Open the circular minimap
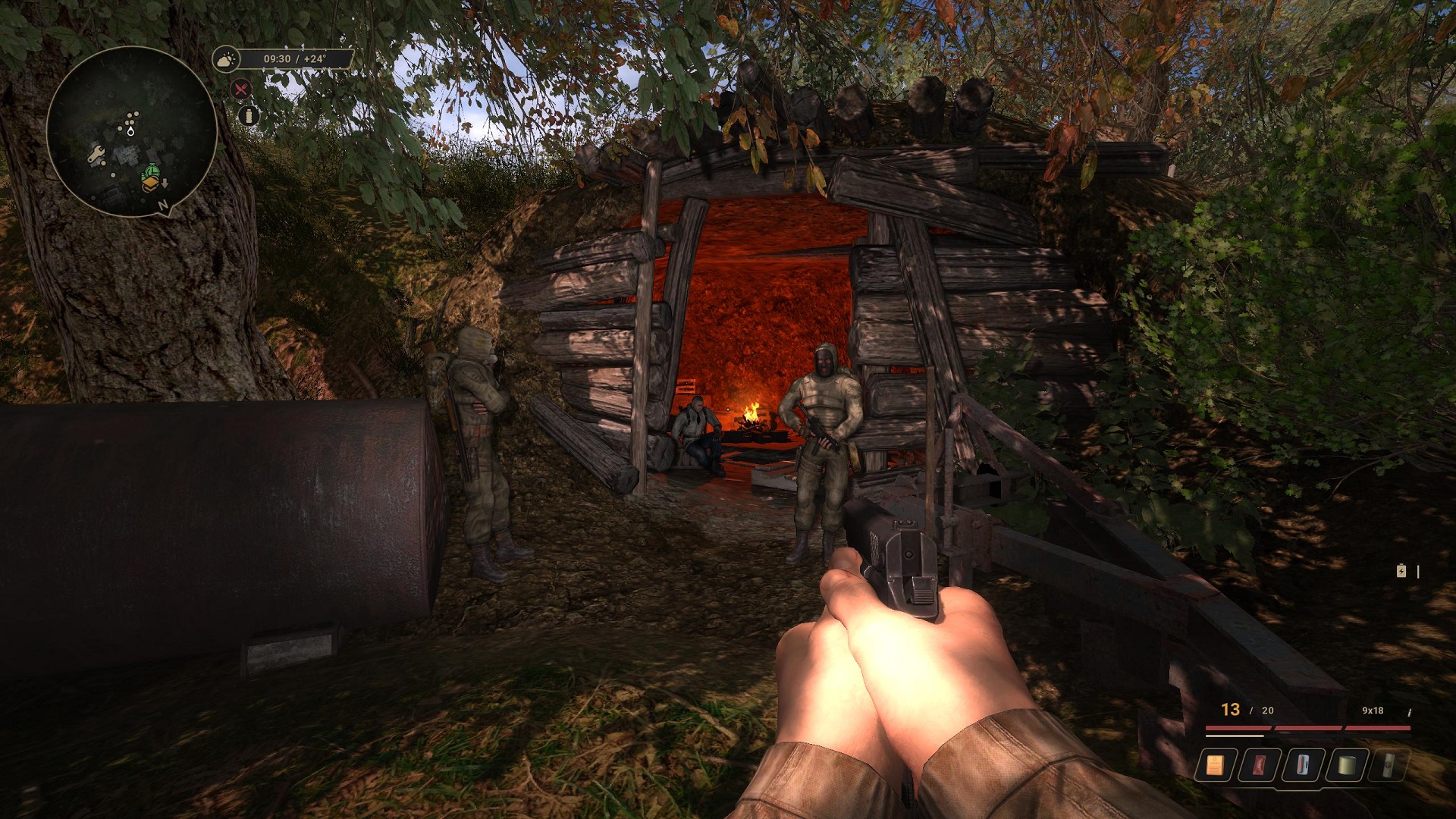The image size is (1456, 819). click(132, 132)
